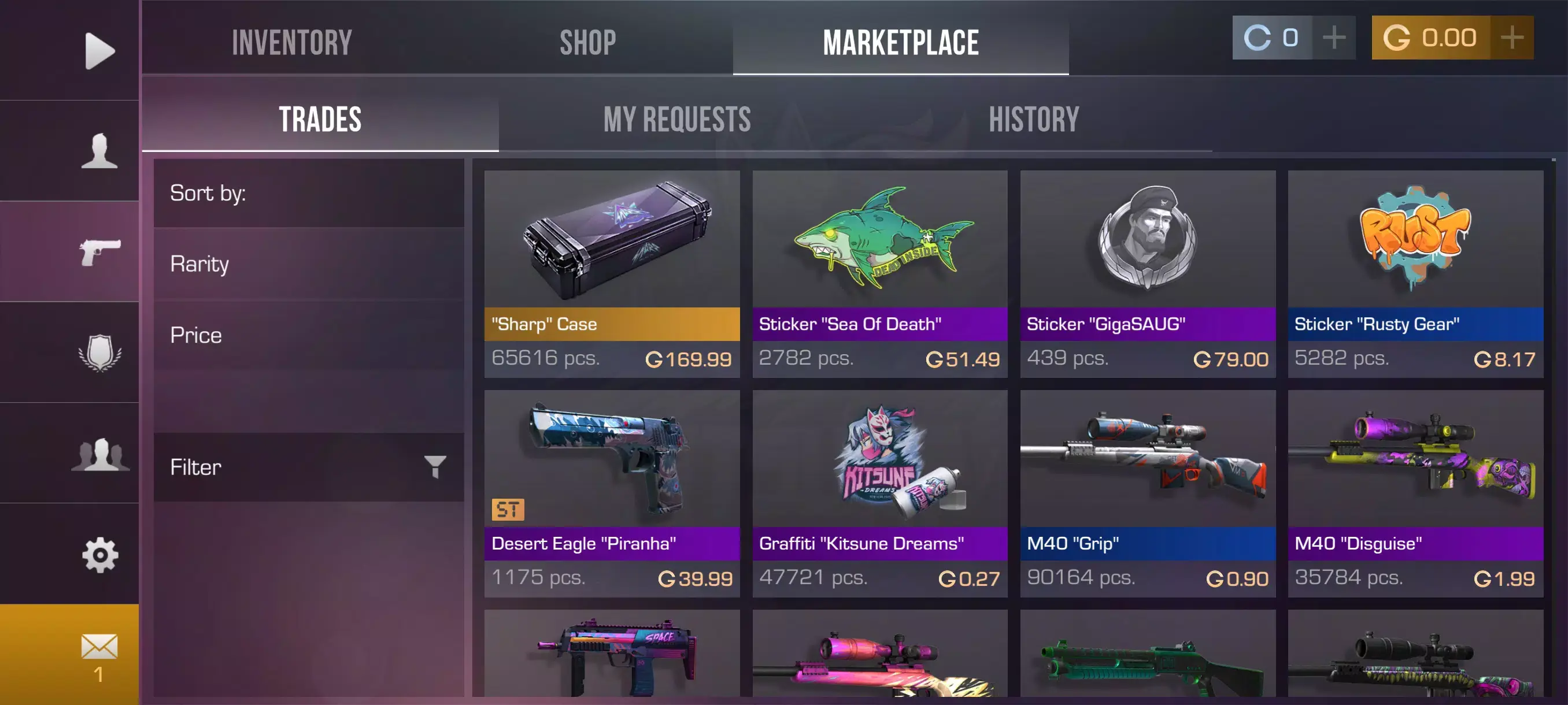Switch to the Shop tab

[x=588, y=42]
